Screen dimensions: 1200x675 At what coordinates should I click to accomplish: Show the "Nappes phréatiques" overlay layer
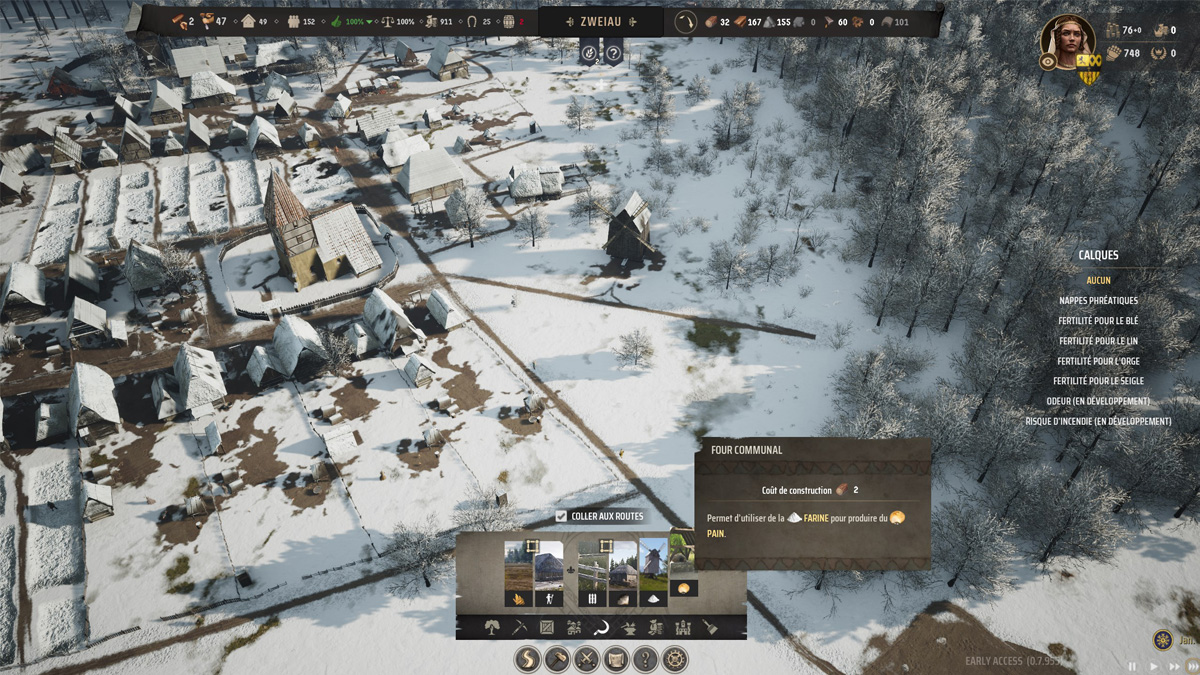click(1098, 300)
